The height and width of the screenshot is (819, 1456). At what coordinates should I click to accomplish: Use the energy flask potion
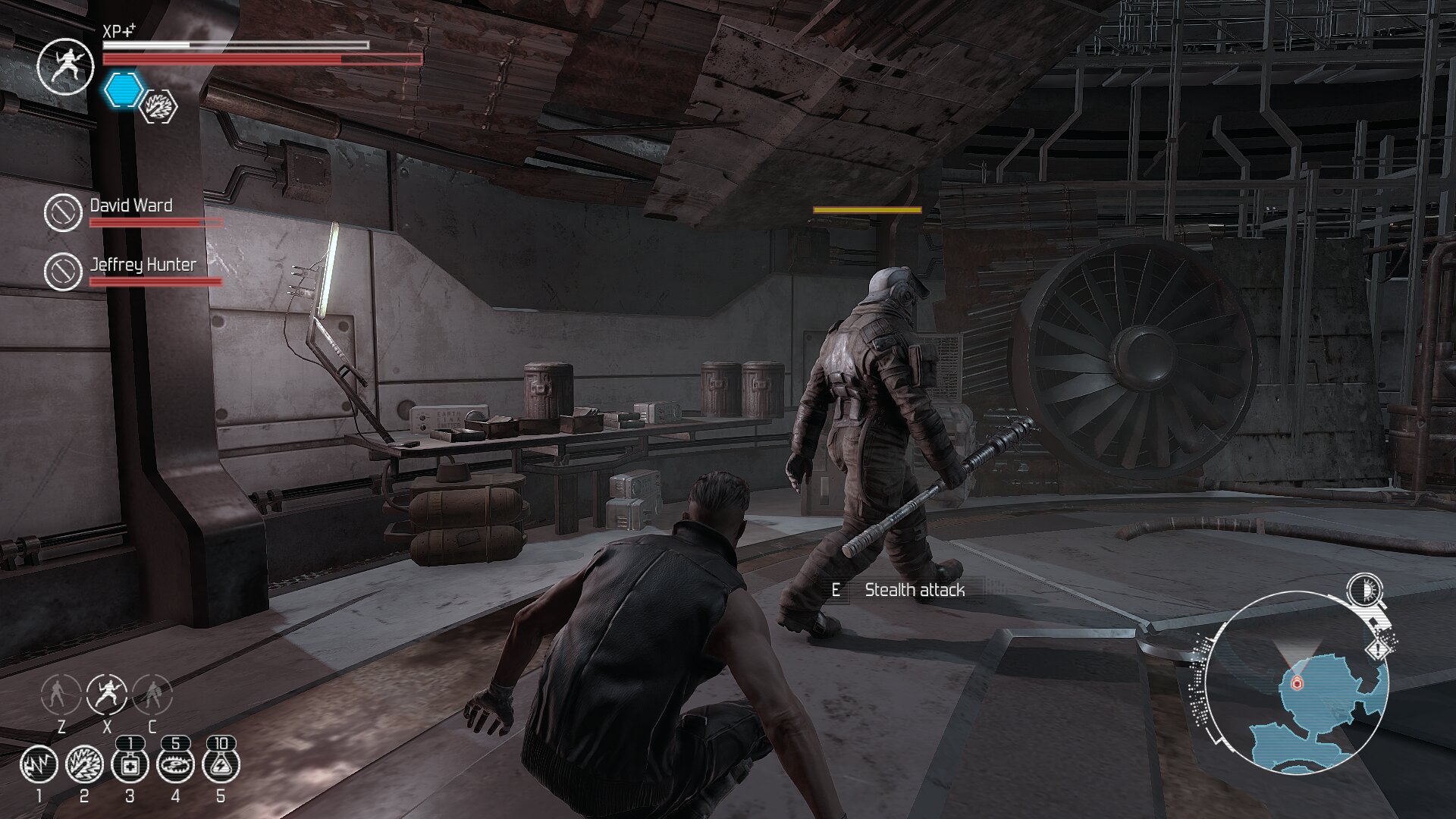coord(221,764)
